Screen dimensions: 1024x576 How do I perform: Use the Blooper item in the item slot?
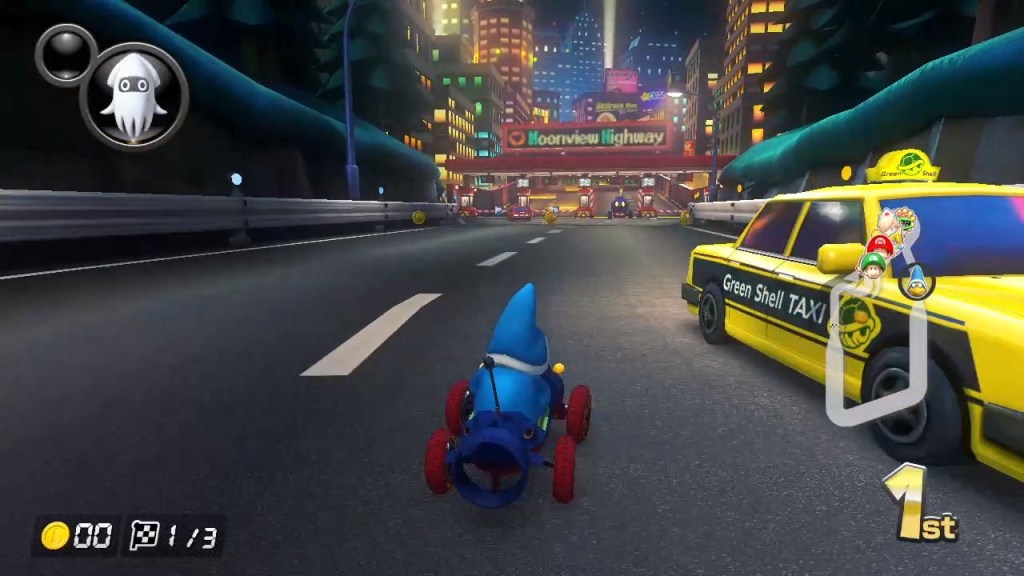click(134, 96)
